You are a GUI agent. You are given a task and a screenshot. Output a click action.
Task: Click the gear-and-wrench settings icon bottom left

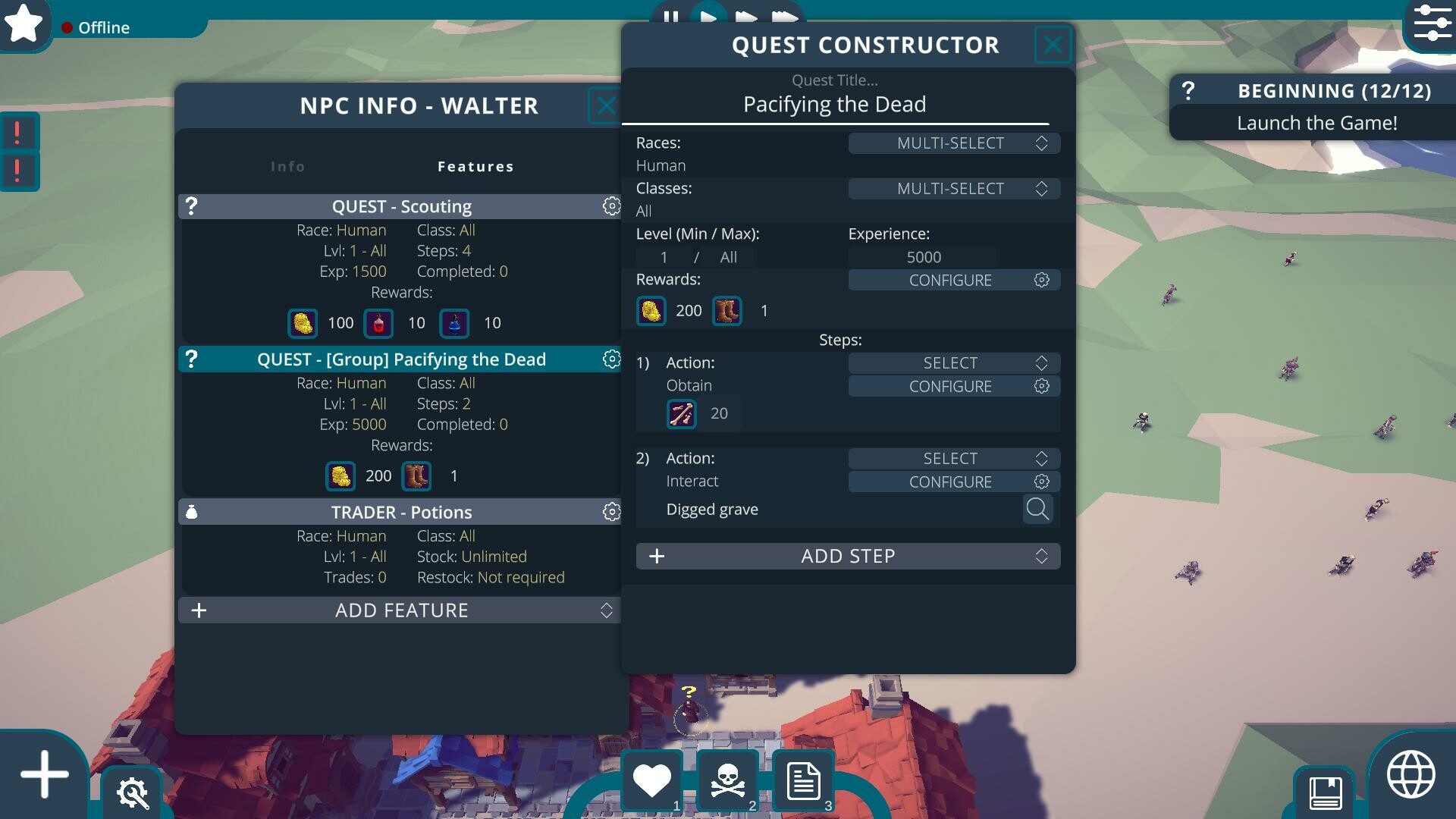133,793
